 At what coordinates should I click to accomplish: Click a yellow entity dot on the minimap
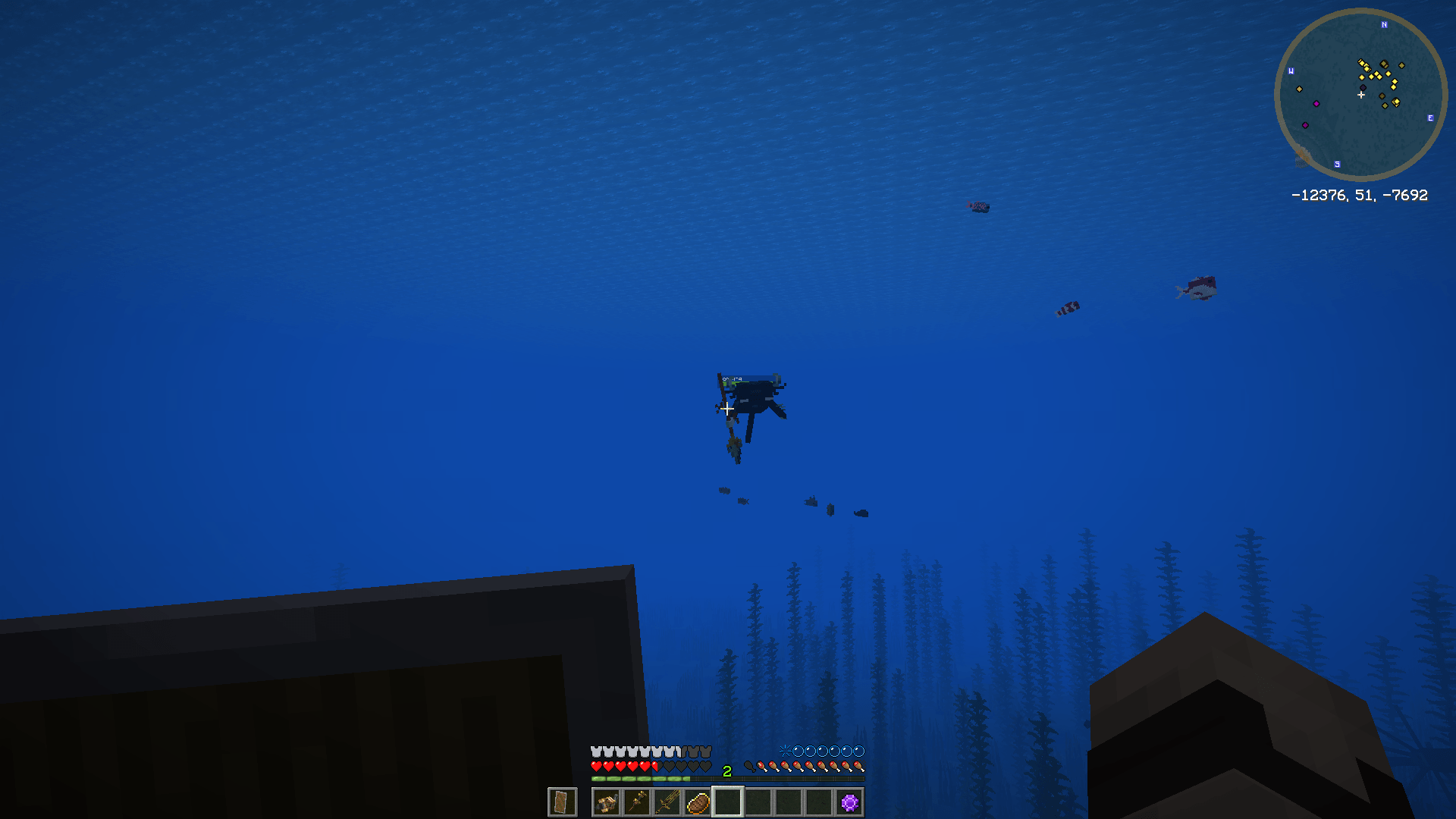[1387, 74]
